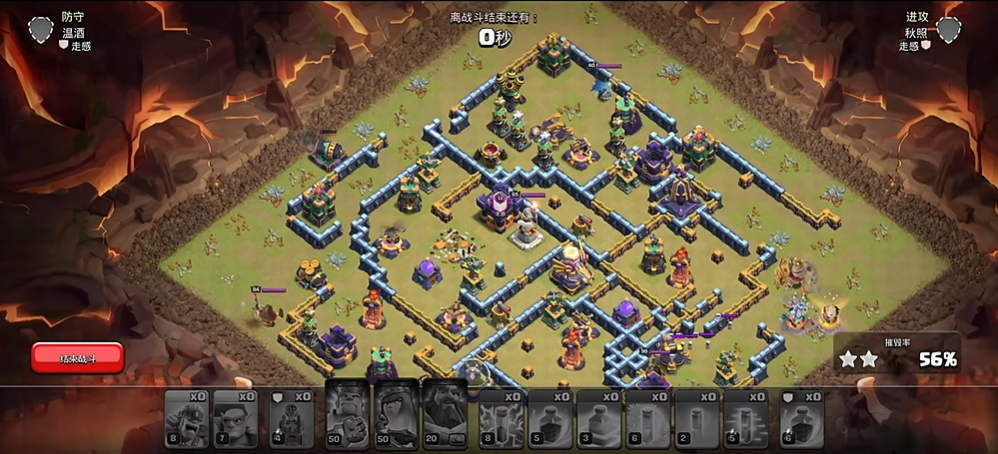The image size is (998, 454).
Task: Click the attacker clan shield badge
Action: pyautogui.click(x=949, y=31)
